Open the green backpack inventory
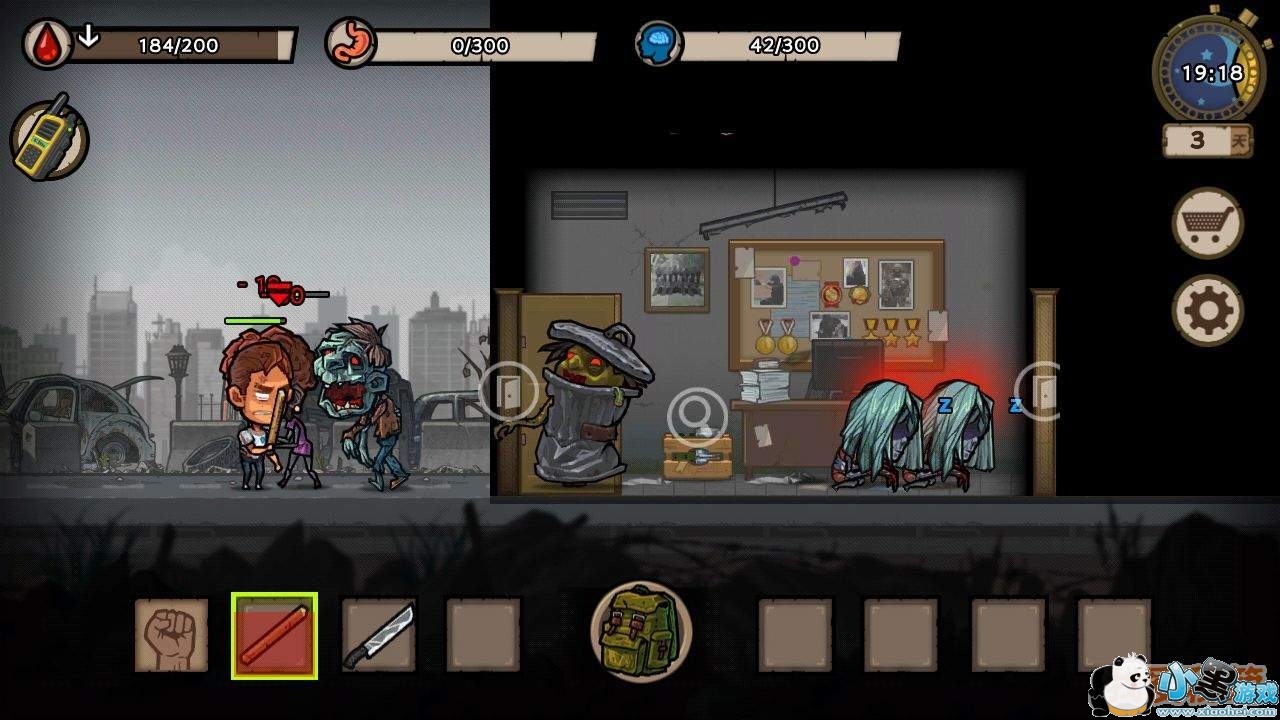The image size is (1280, 720). 641,631
